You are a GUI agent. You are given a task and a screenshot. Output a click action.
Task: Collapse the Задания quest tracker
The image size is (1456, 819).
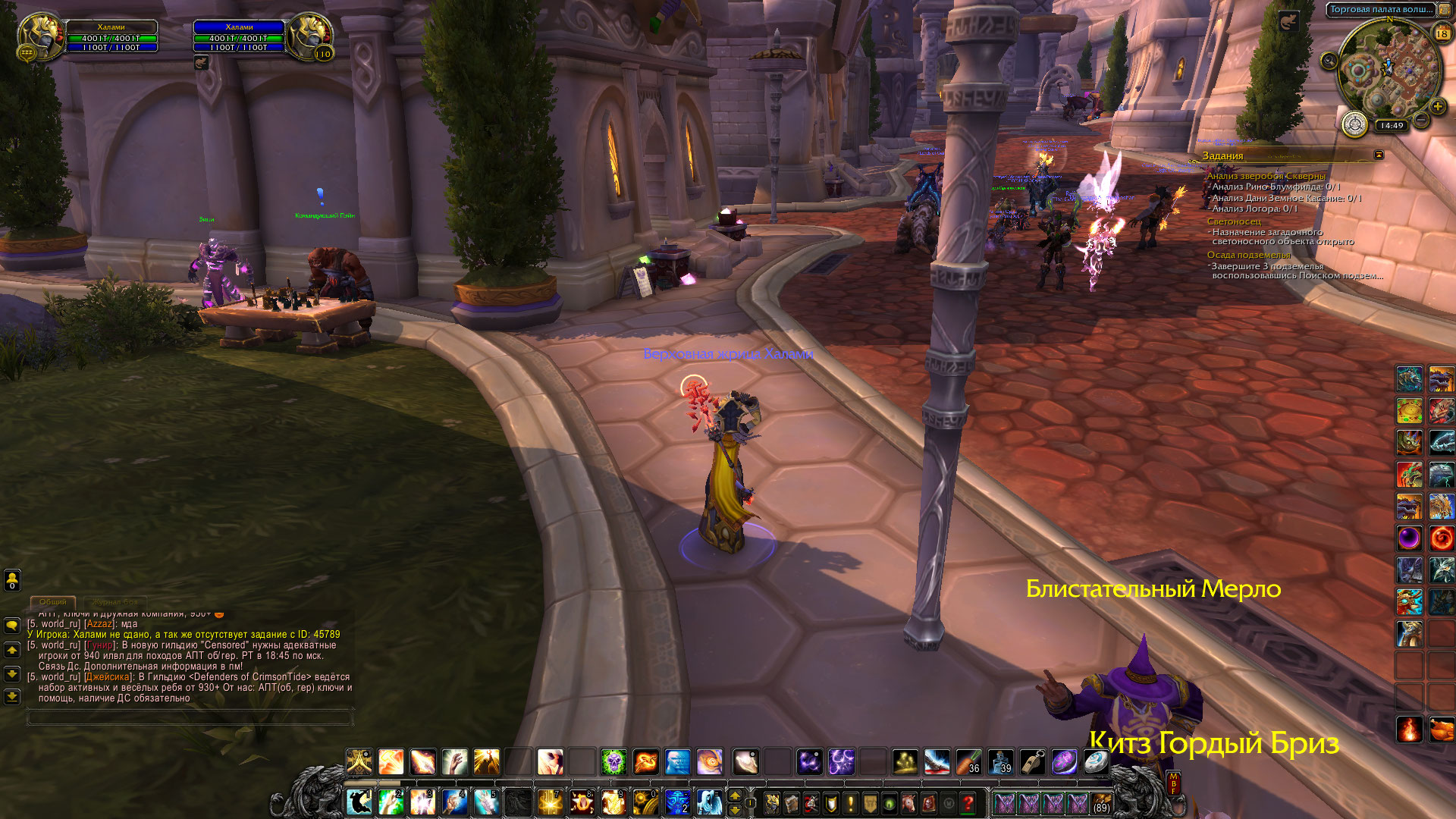1379,155
